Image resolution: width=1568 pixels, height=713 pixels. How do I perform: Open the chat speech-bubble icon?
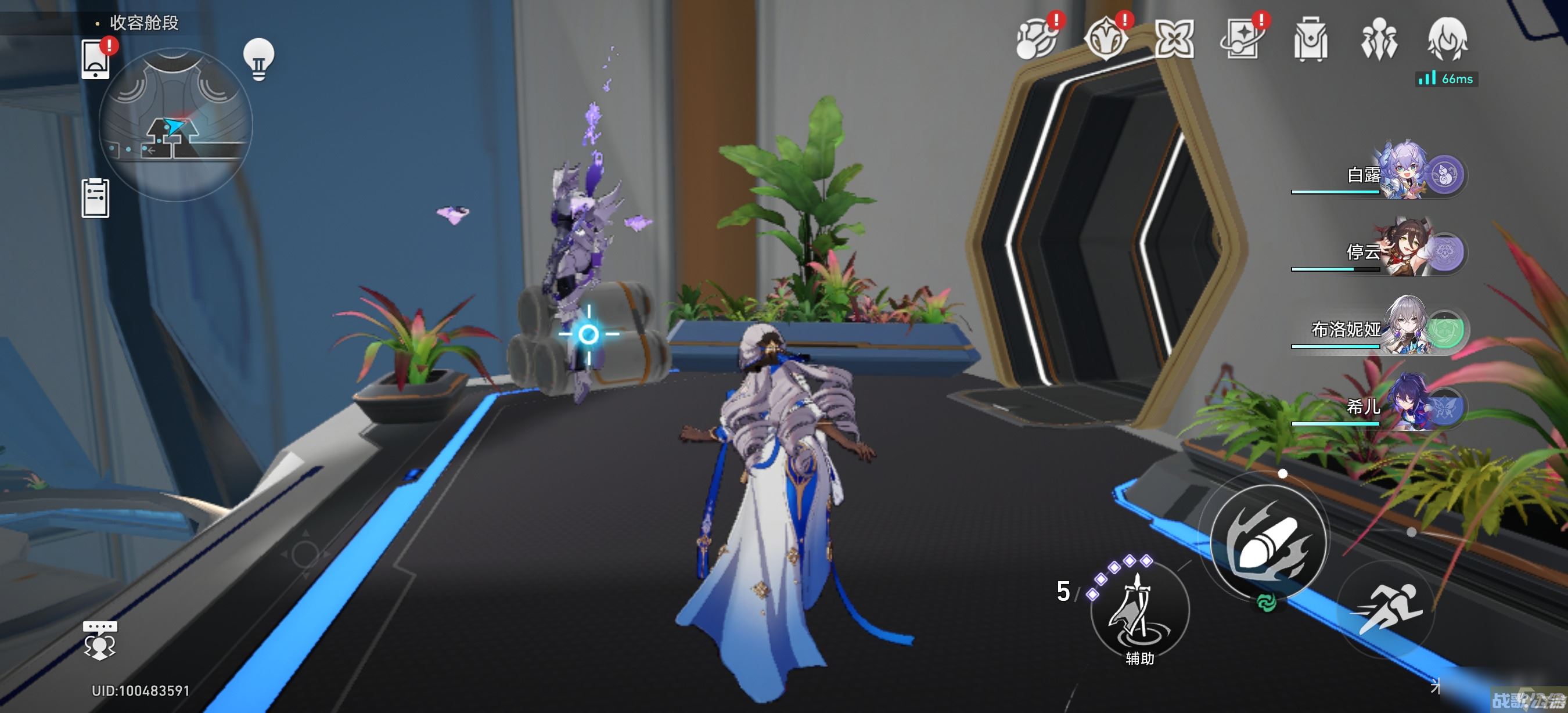pos(100,640)
